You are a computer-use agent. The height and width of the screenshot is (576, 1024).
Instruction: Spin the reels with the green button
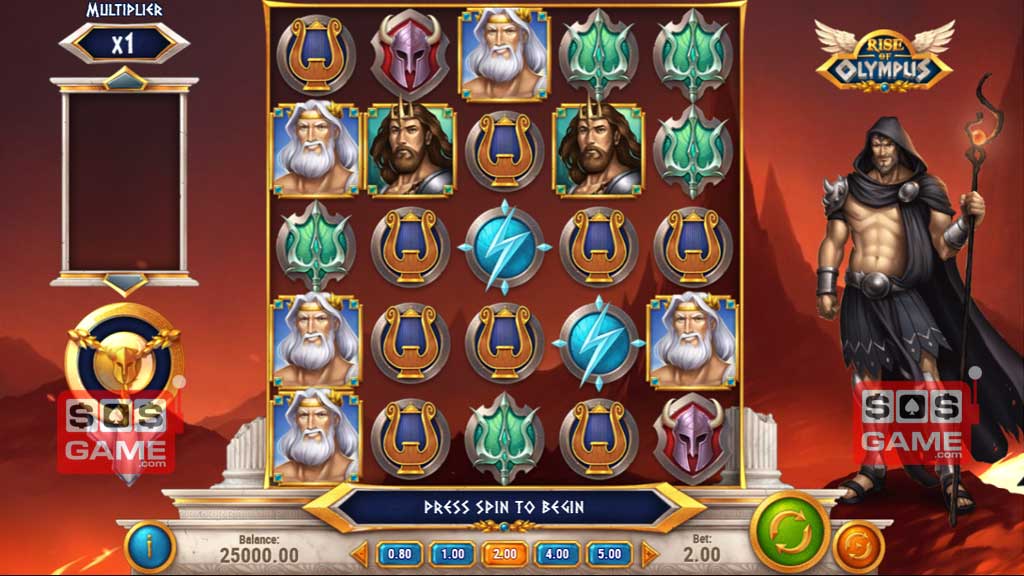[789, 530]
